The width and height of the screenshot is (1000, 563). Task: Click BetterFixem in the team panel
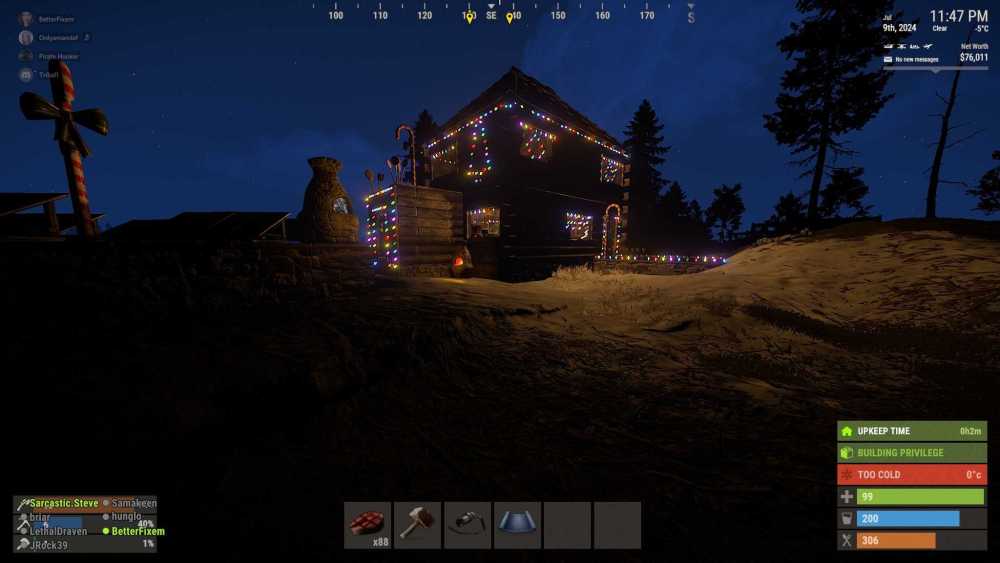[138, 531]
